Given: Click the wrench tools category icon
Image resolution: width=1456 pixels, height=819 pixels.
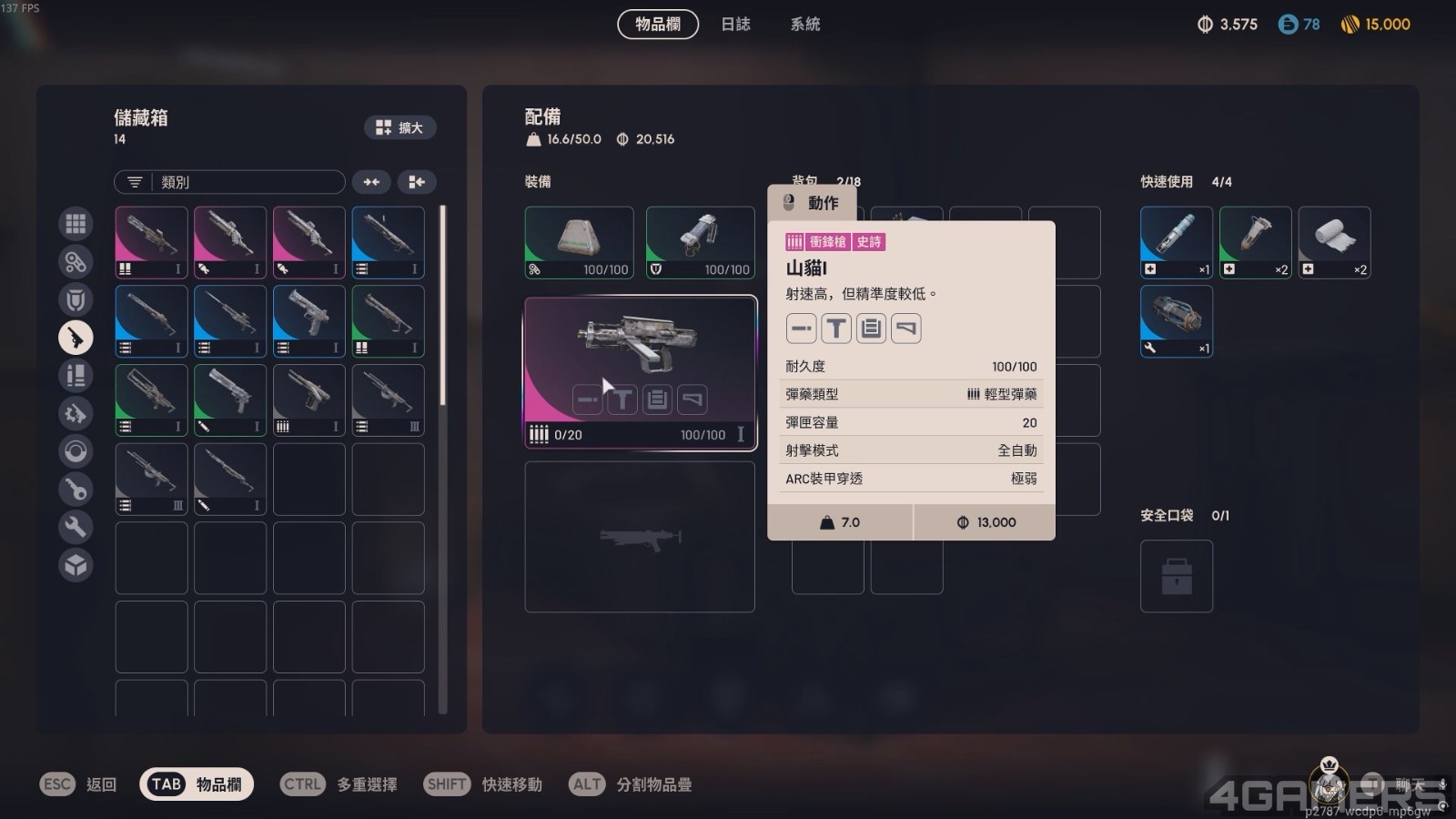Looking at the screenshot, I should (76, 527).
